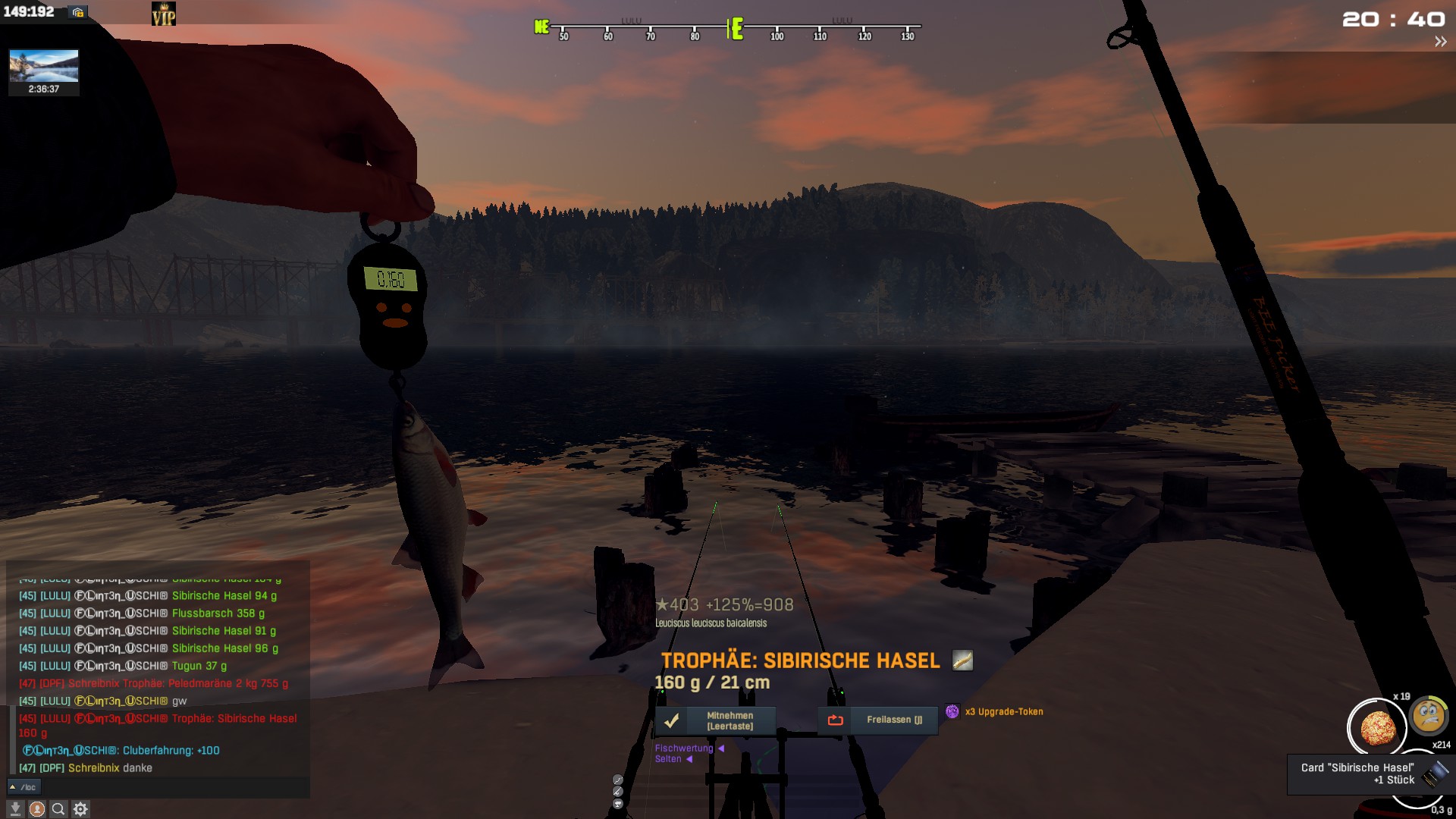Select the small trophy cup icon beside the rod stand

pyautogui.click(x=618, y=804)
